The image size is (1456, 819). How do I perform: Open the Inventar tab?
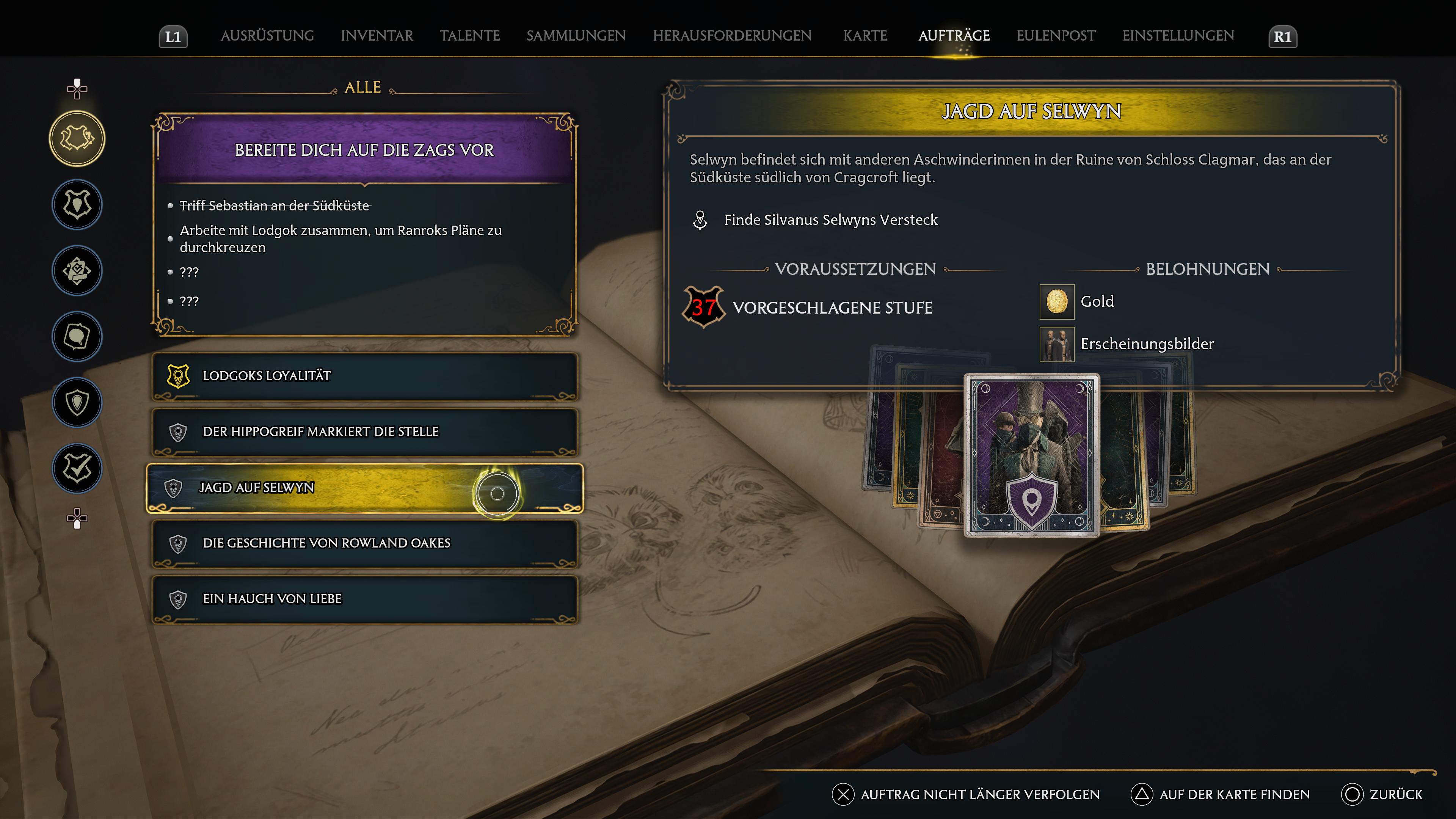tap(377, 36)
